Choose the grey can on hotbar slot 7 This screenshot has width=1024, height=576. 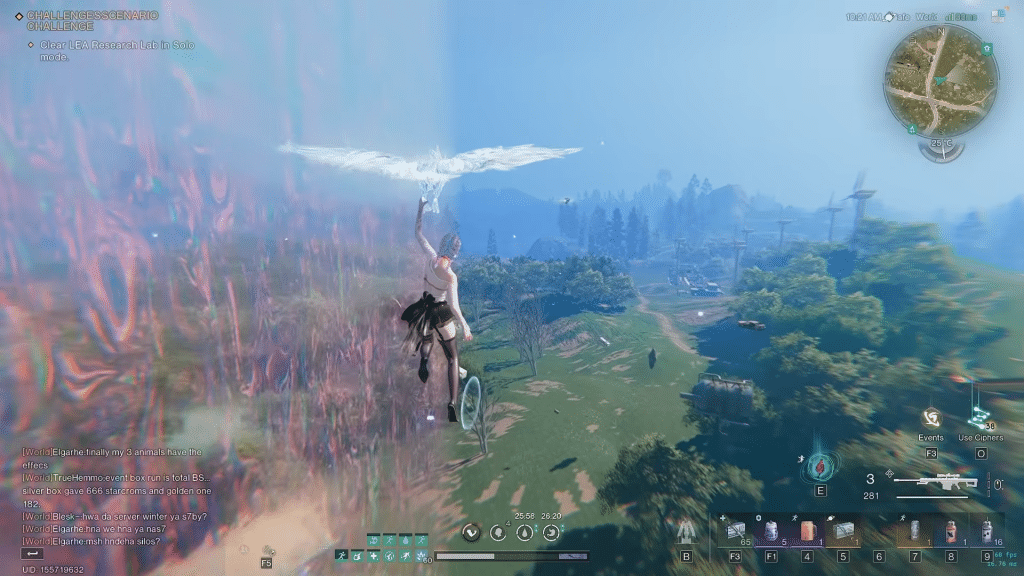915,532
